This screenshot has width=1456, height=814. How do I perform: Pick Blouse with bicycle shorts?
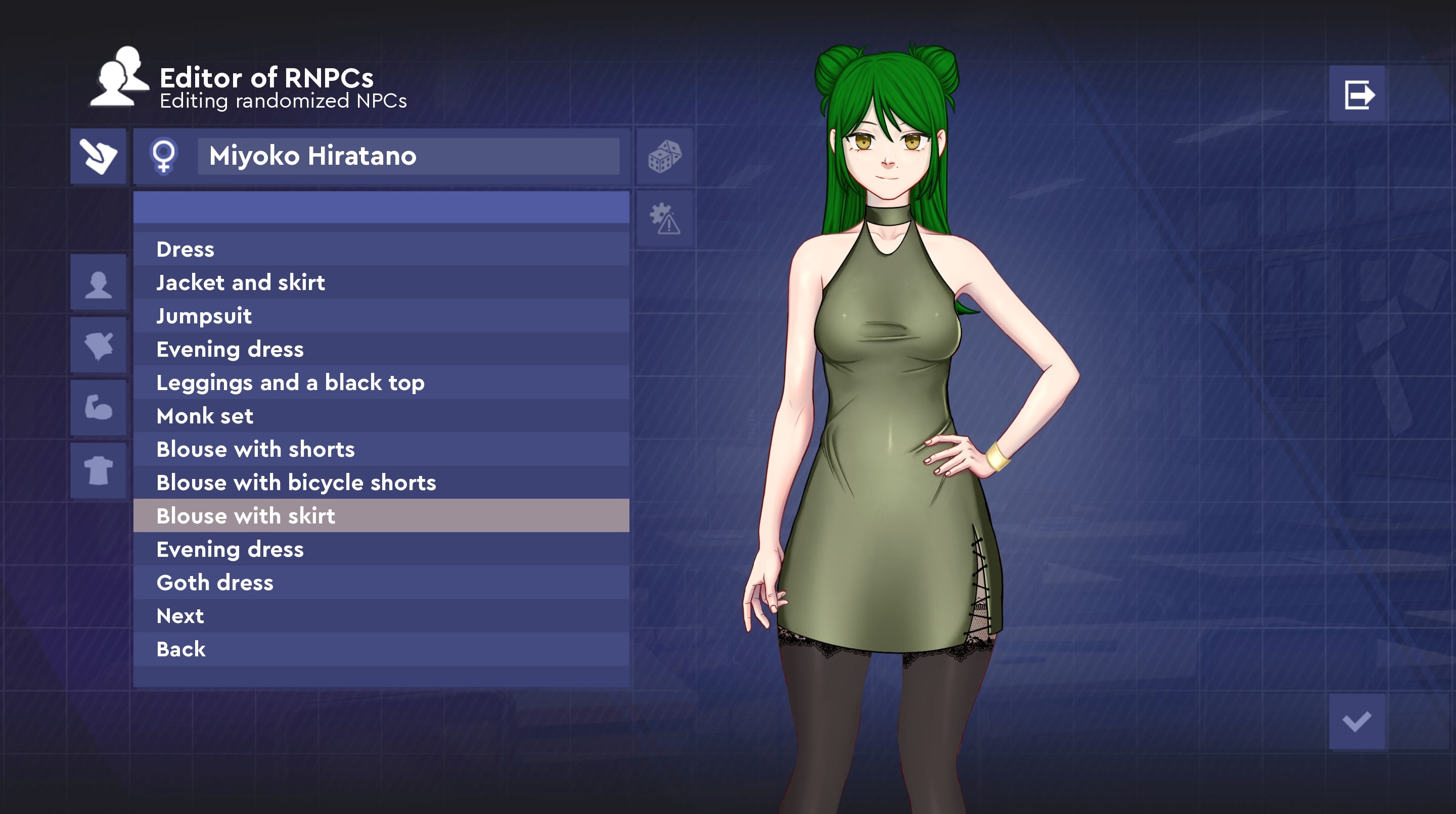(x=381, y=483)
